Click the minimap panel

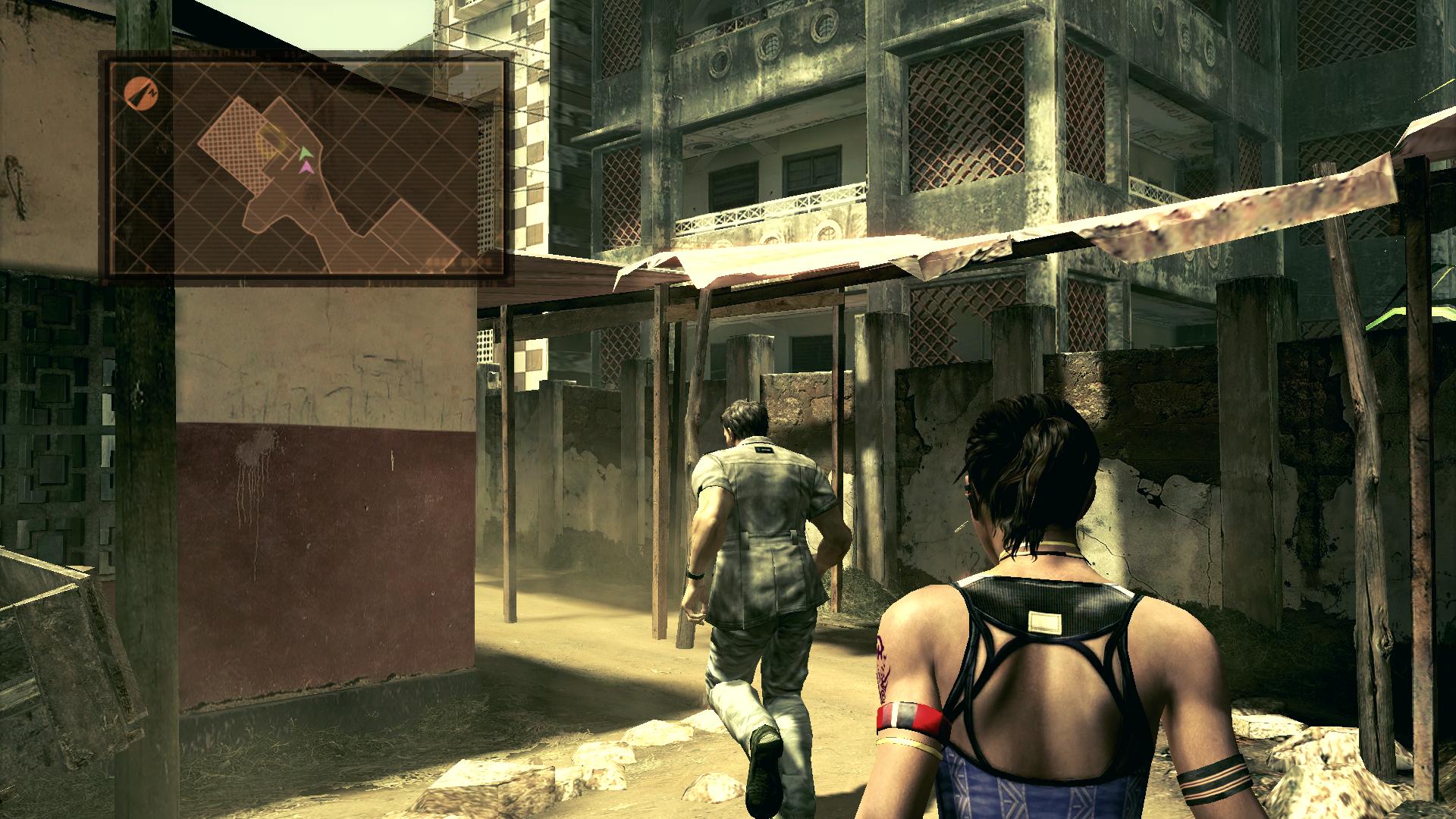click(306, 168)
